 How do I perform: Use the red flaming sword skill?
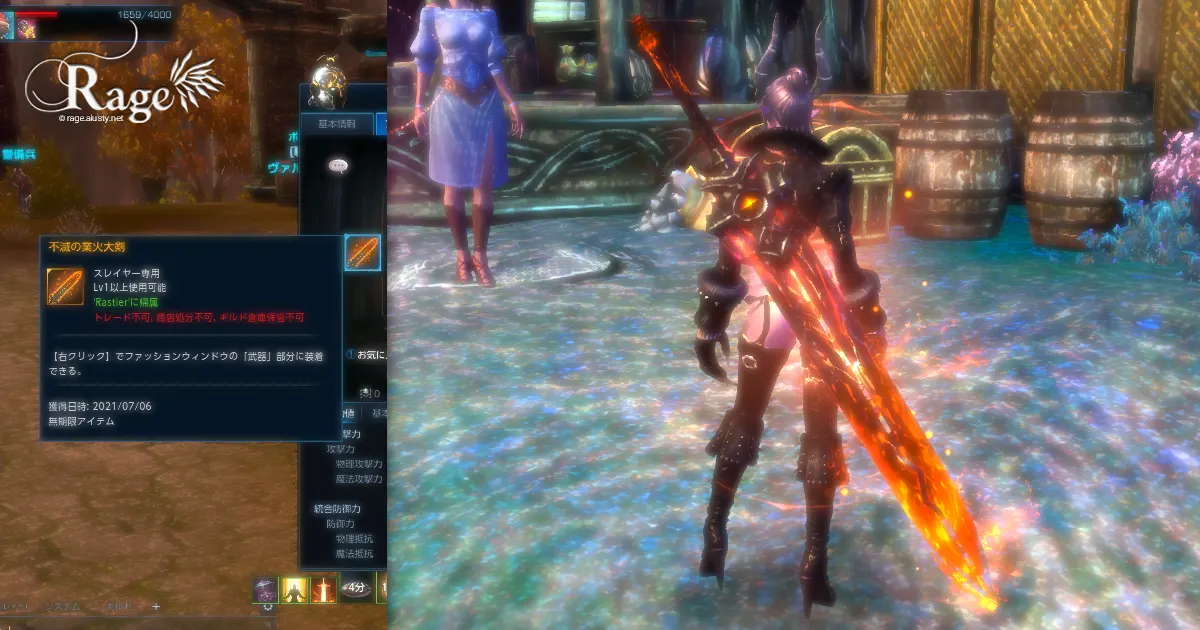pyautogui.click(x=323, y=590)
